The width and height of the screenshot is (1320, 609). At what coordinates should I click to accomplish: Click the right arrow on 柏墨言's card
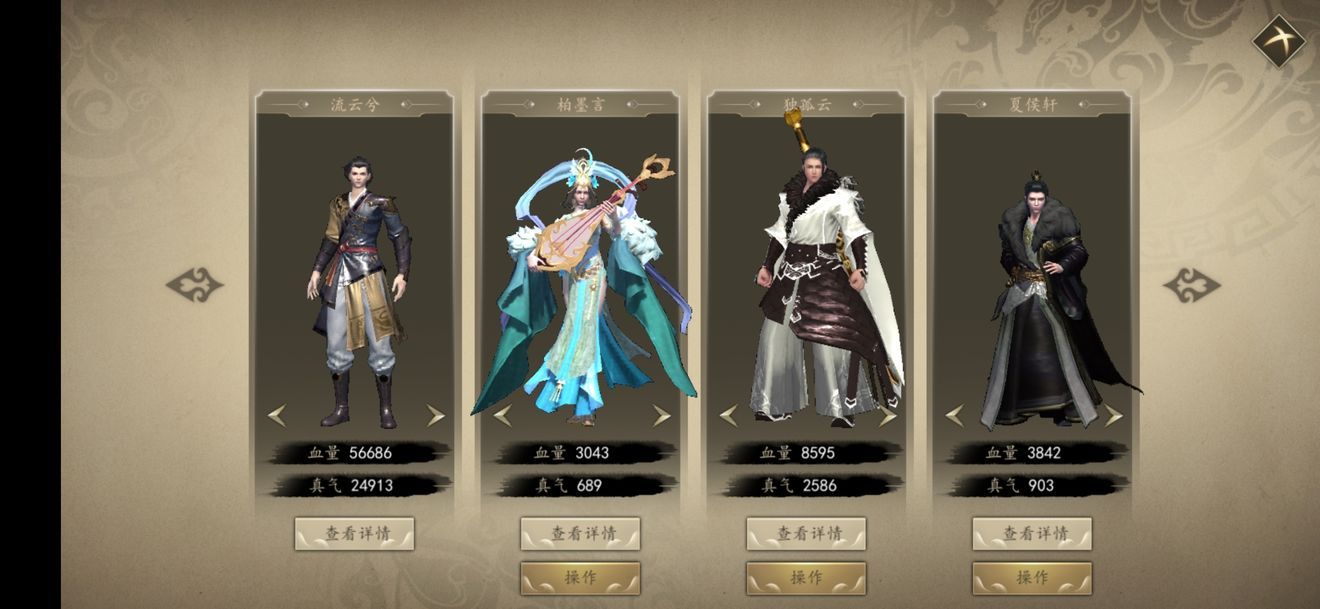661,415
